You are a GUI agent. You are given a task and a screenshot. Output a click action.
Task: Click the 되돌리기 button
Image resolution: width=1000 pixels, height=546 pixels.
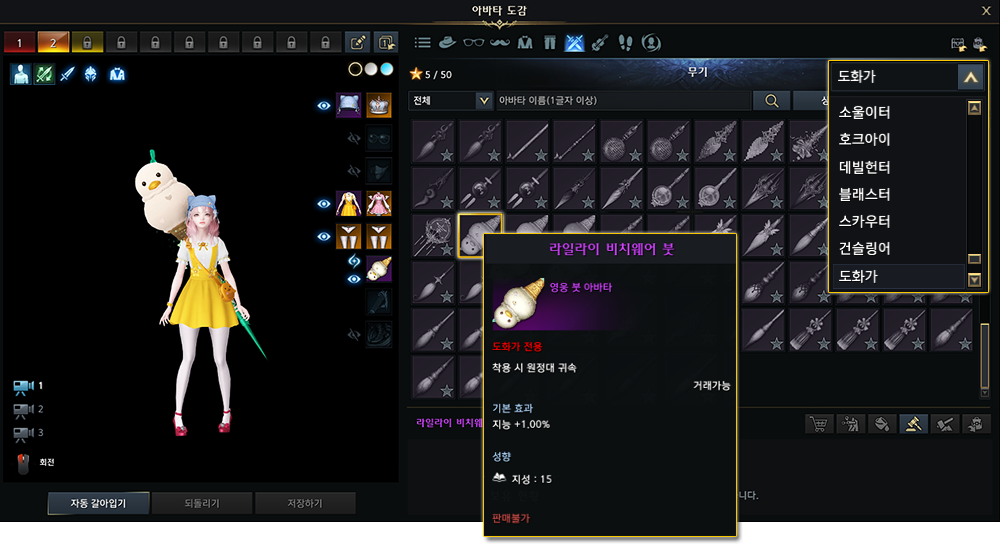tap(201, 503)
